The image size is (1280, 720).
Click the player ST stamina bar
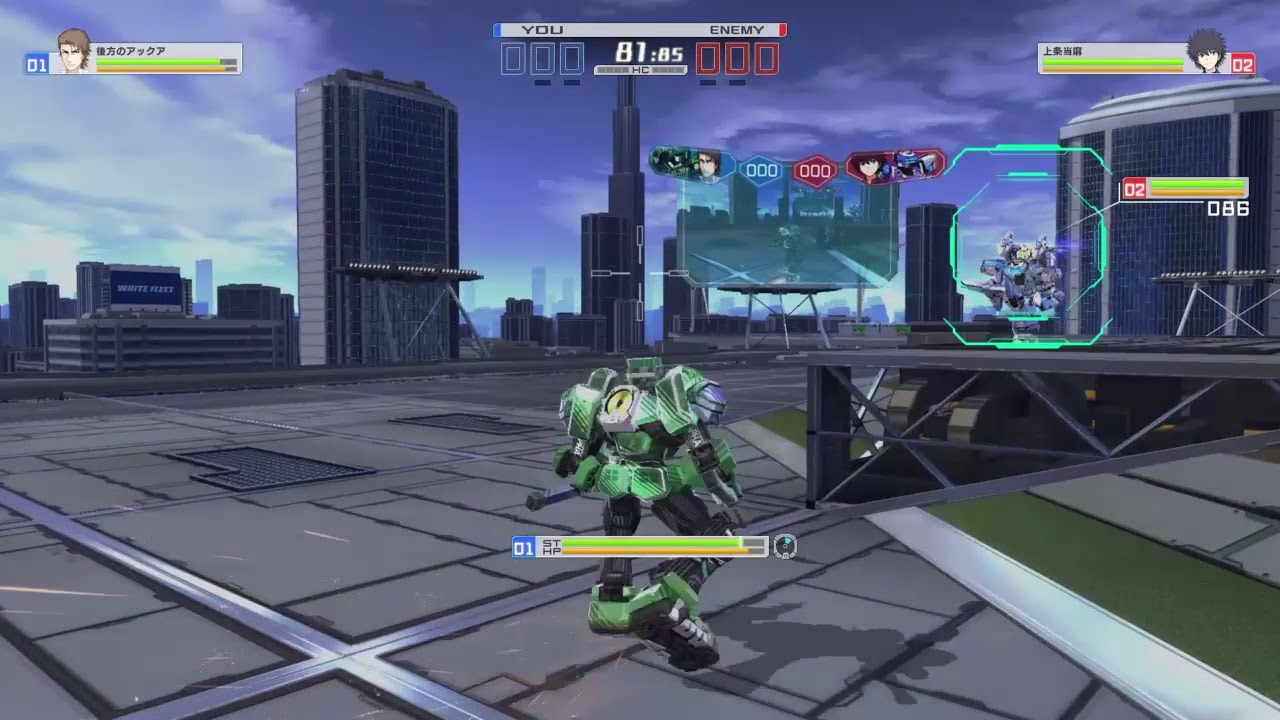click(x=653, y=542)
